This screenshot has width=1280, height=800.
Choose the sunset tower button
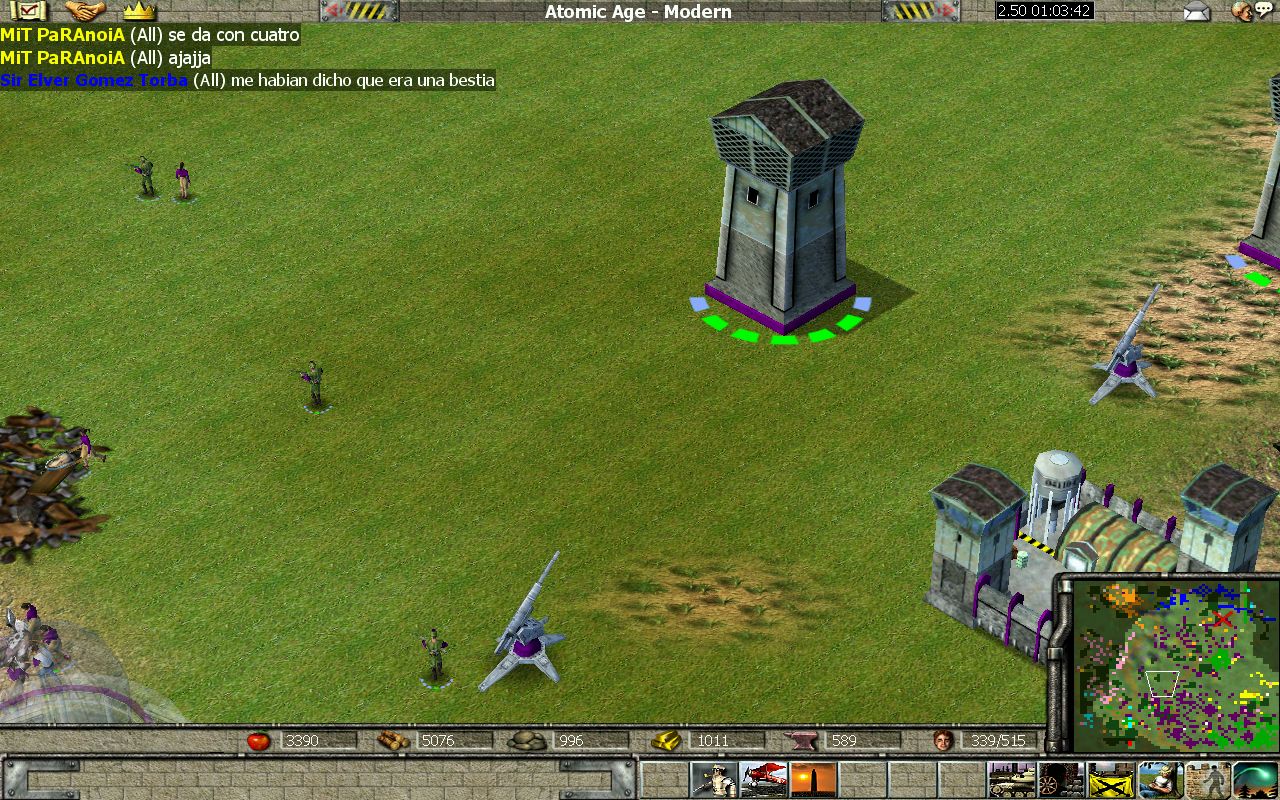tap(813, 779)
